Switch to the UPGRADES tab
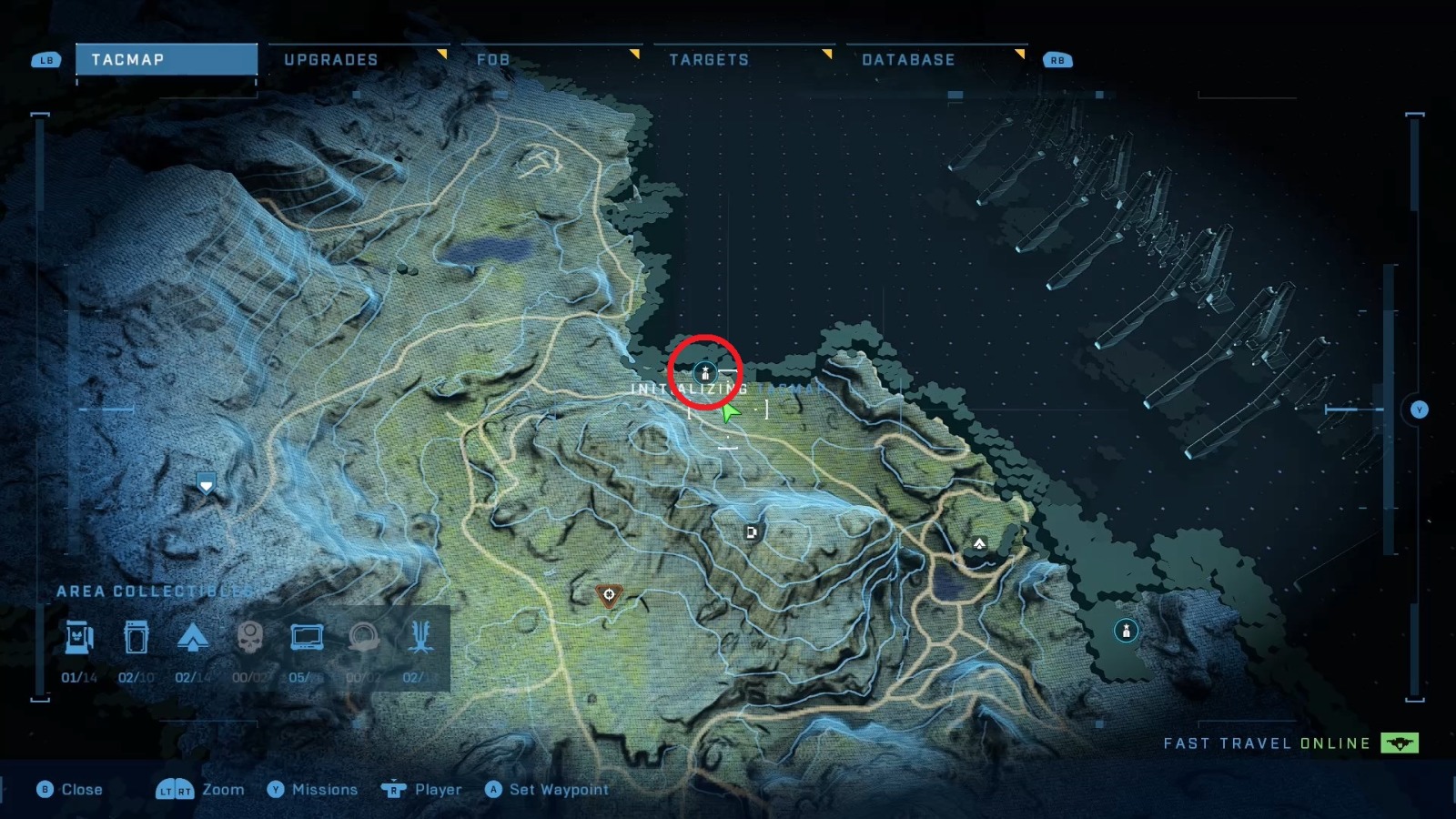Screen dimensions: 1456x819 332,59
